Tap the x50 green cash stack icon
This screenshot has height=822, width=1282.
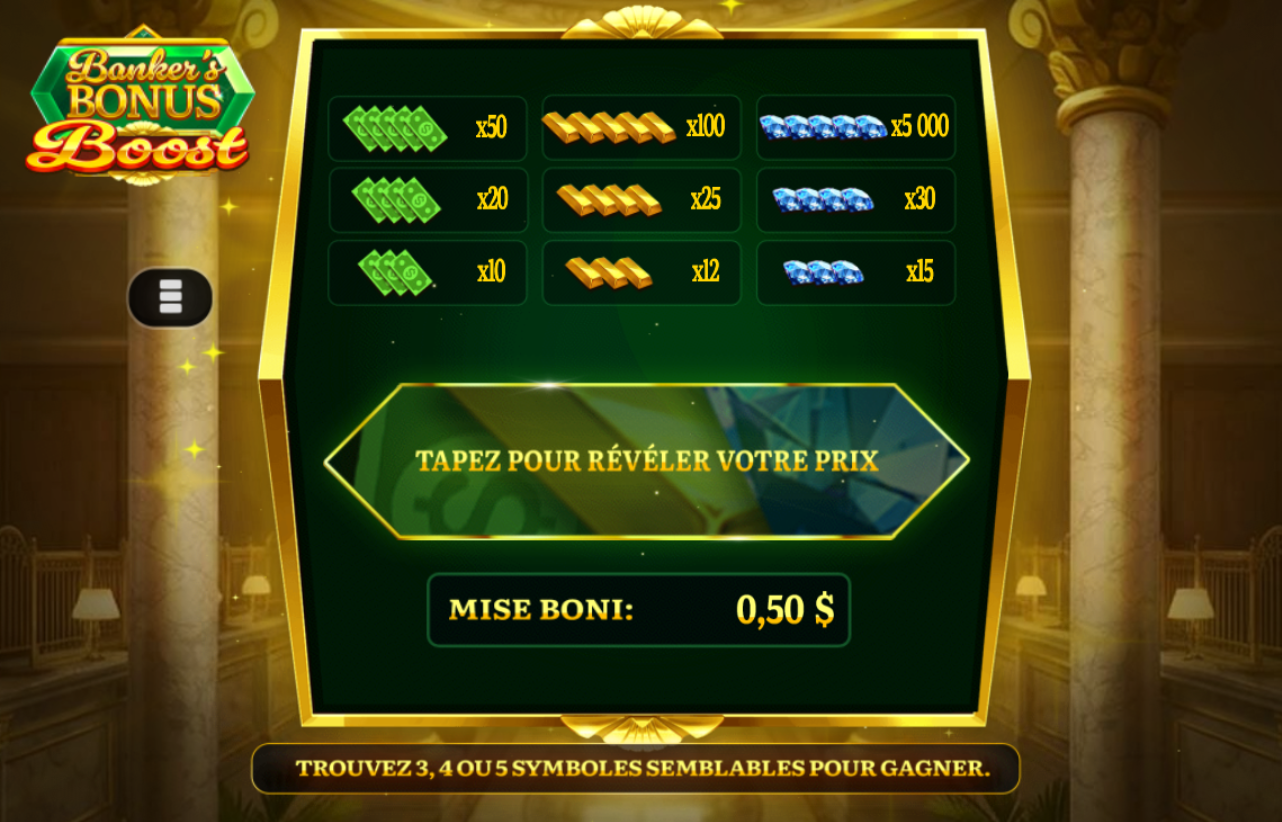coord(395,127)
